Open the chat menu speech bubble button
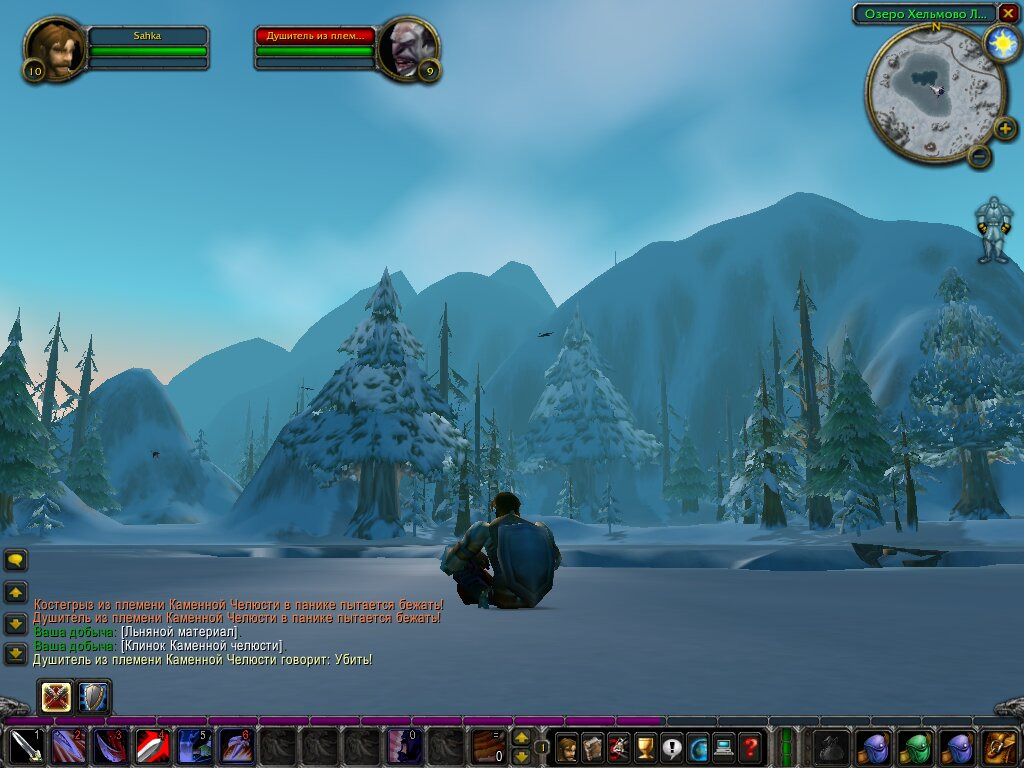The image size is (1024, 768). pyautogui.click(x=16, y=560)
